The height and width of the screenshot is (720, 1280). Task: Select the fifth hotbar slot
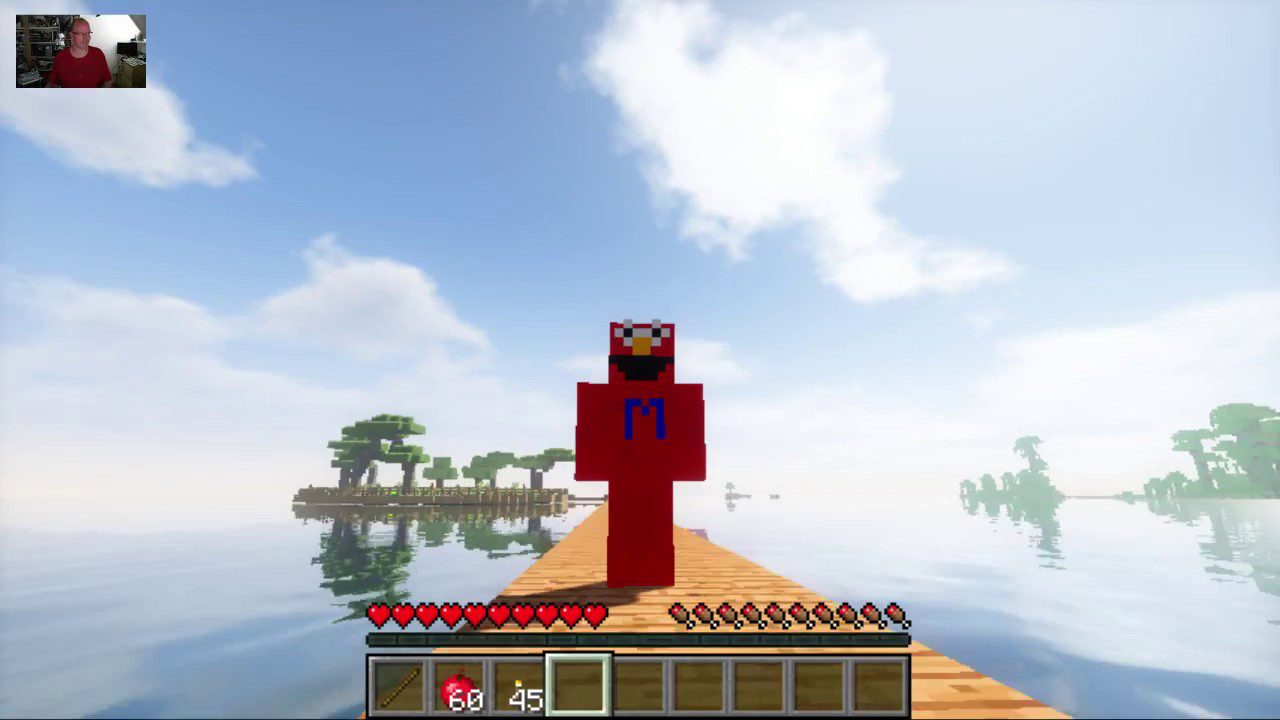pyautogui.click(x=639, y=684)
